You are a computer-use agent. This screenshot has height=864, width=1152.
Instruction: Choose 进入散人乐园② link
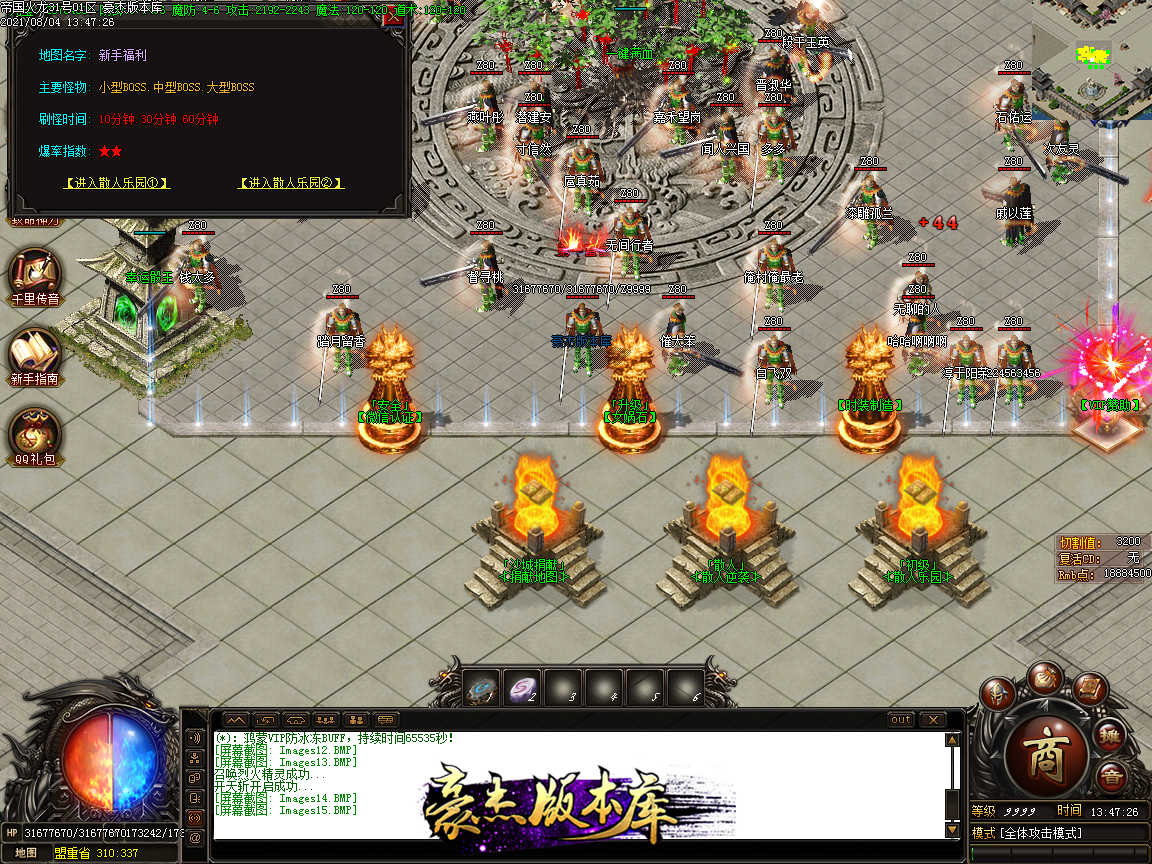coord(290,183)
